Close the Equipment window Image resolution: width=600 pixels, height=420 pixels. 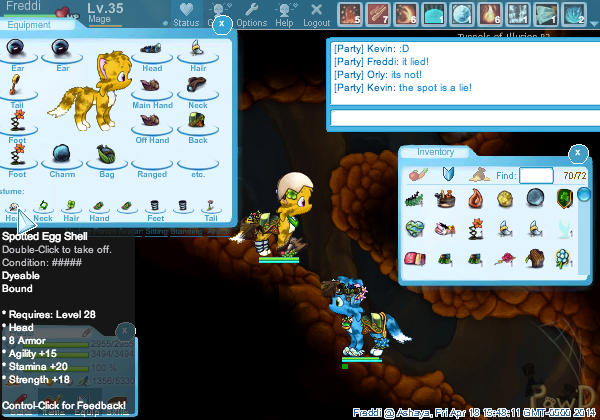(x=222, y=23)
